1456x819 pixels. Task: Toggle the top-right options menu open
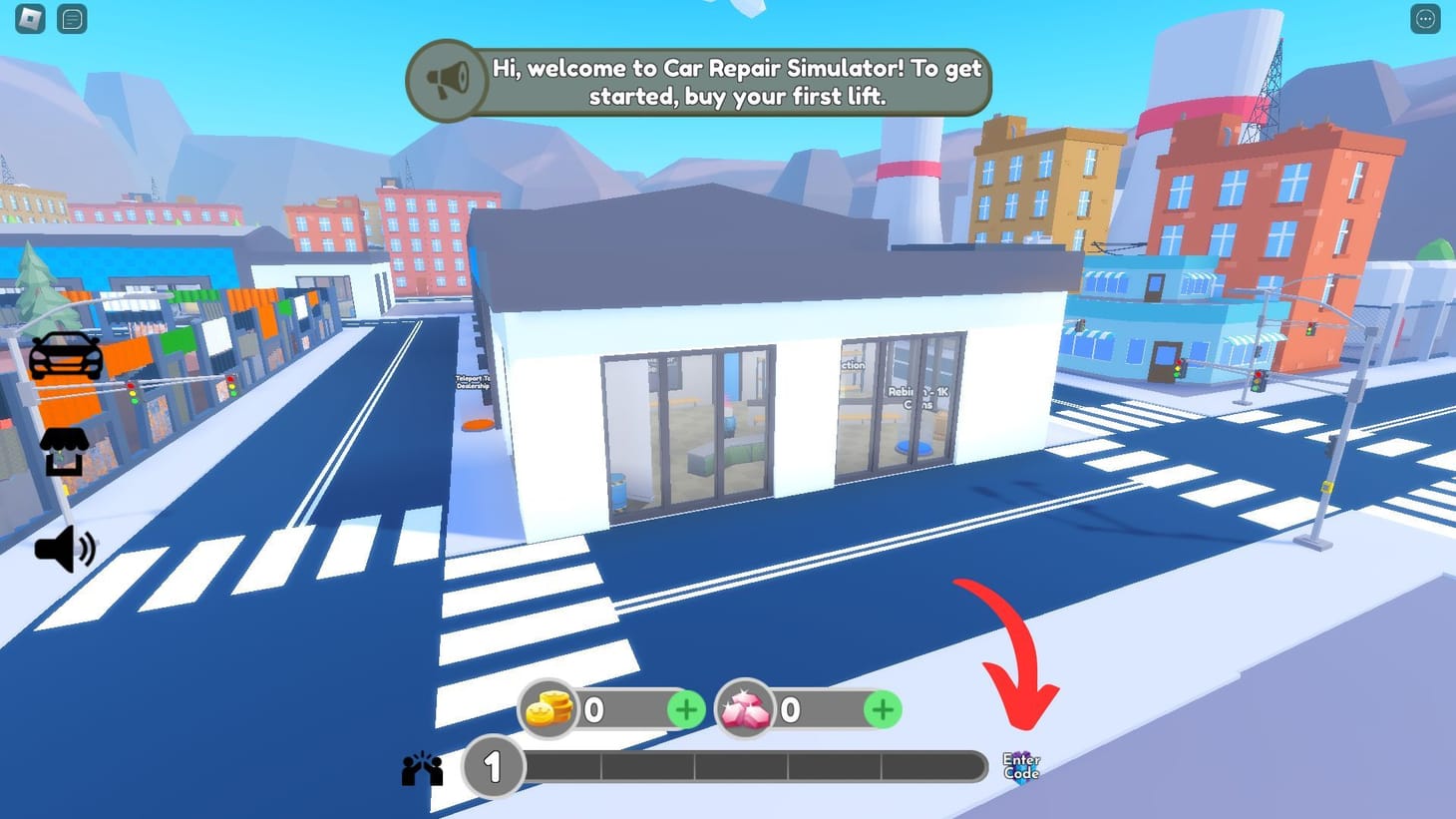point(1425,18)
